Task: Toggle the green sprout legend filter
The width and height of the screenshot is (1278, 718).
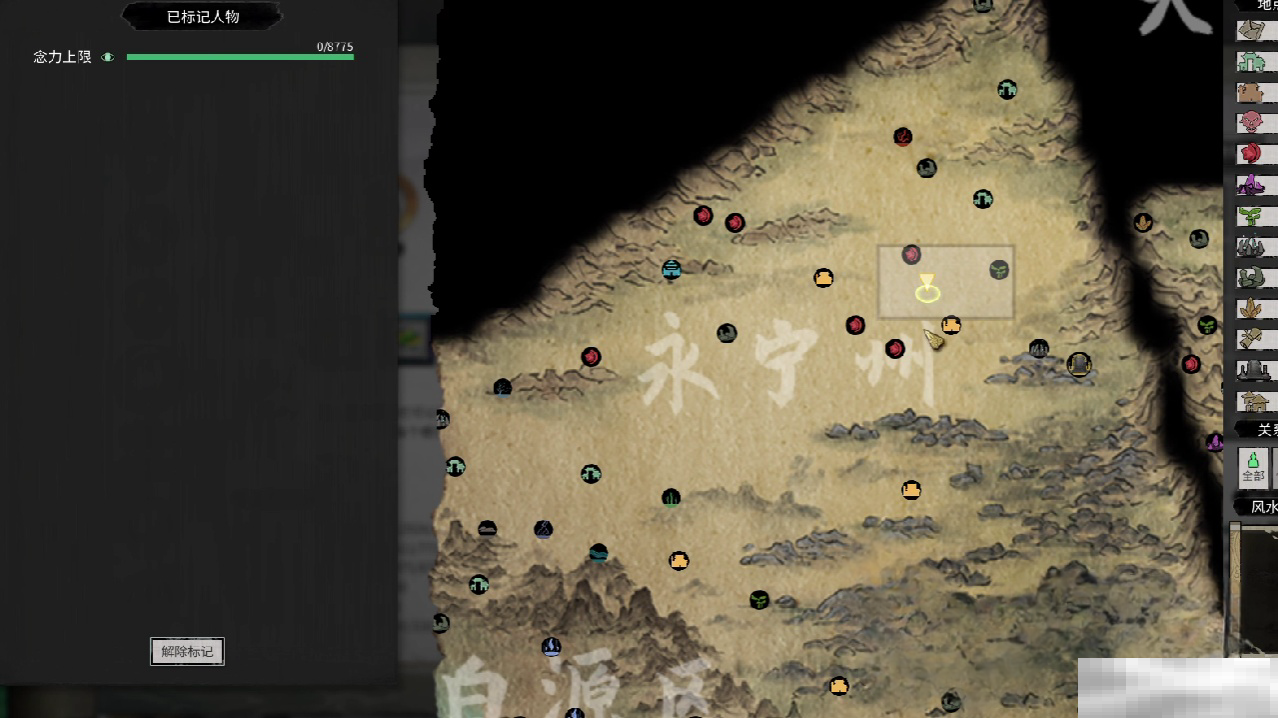Action: pos(1251,215)
